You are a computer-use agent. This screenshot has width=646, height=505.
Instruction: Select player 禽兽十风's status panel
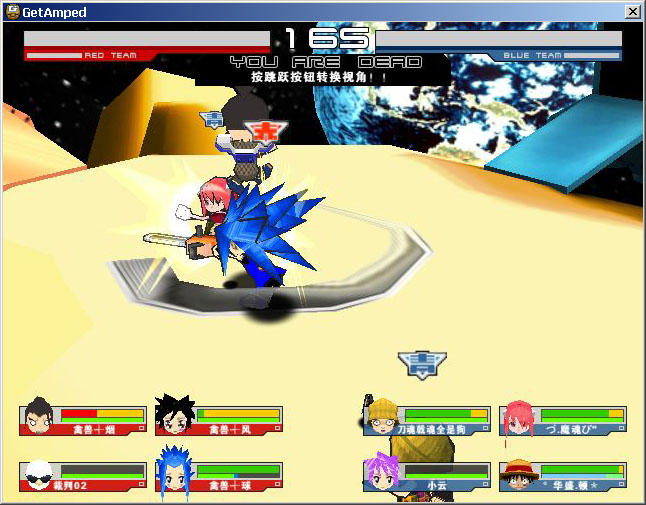point(222,420)
